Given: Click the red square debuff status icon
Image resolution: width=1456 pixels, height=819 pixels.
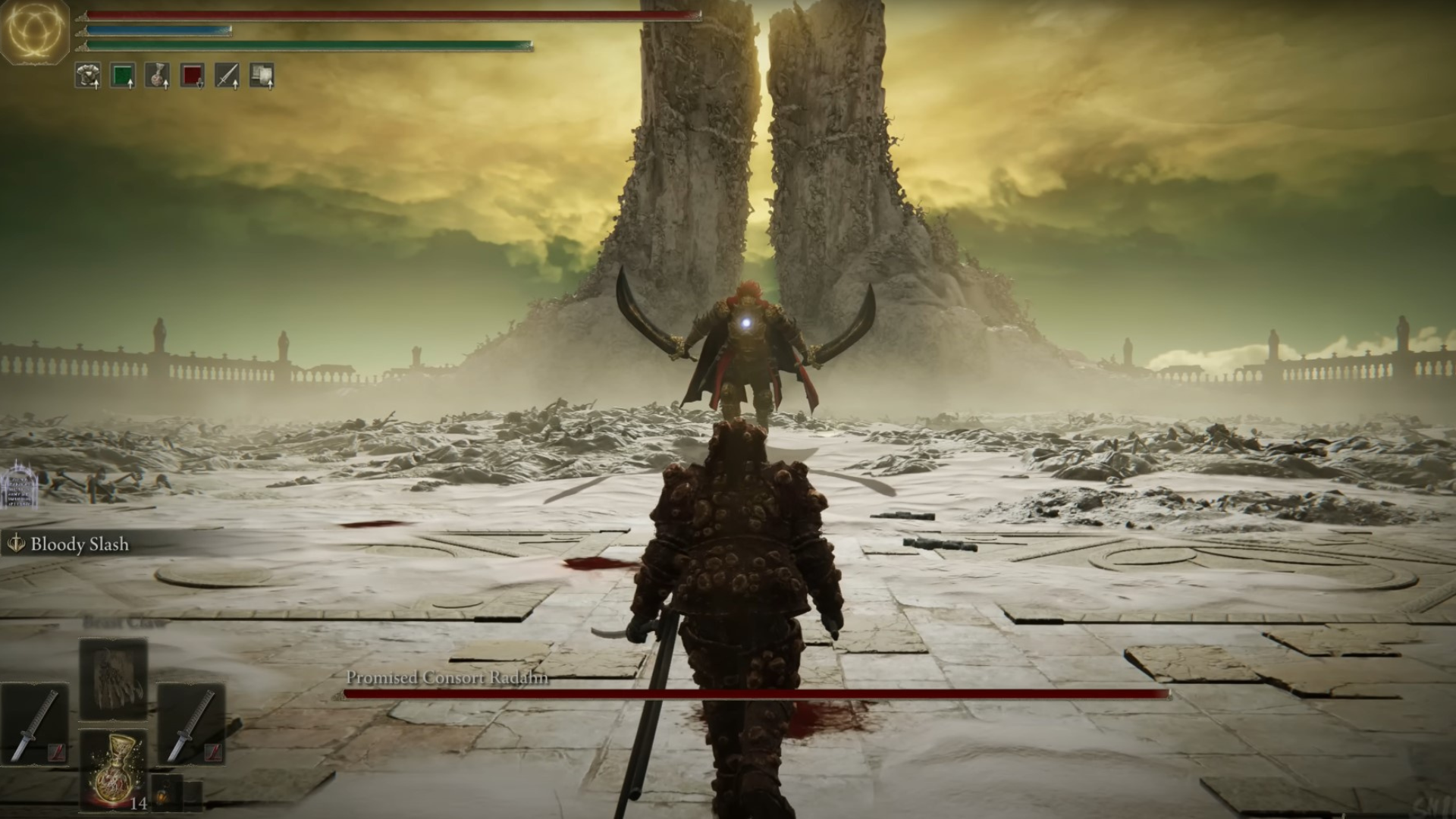Looking at the screenshot, I should click(193, 76).
